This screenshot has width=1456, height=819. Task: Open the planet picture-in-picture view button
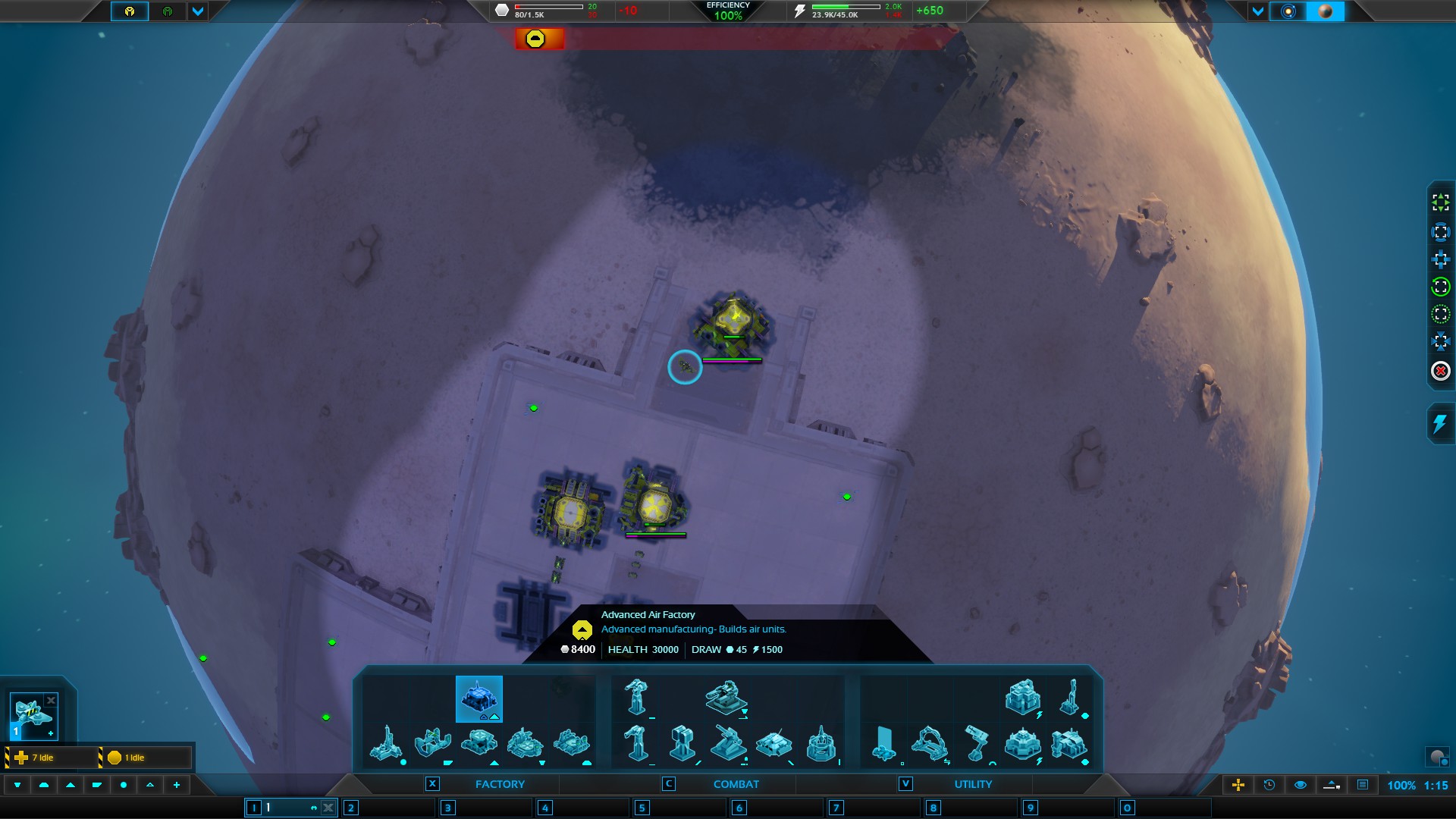(1436, 757)
